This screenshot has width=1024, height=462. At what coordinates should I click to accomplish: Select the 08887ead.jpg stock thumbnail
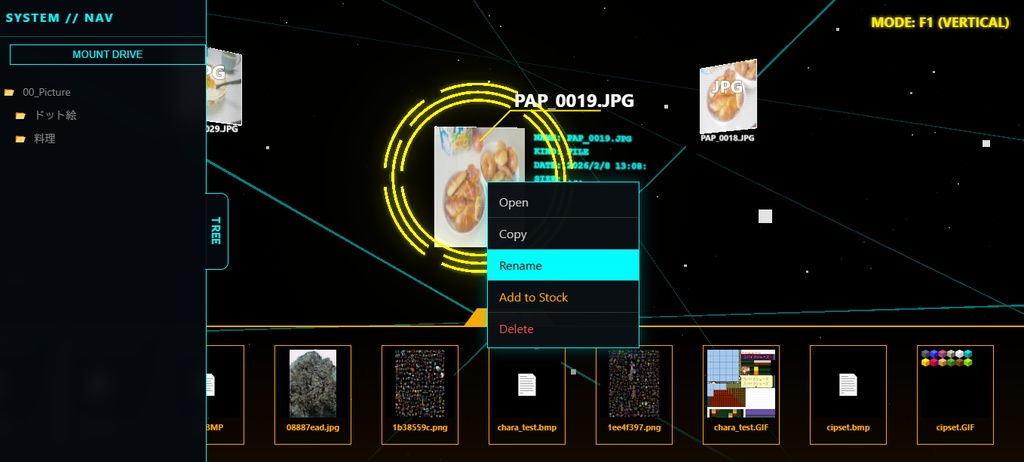(313, 384)
